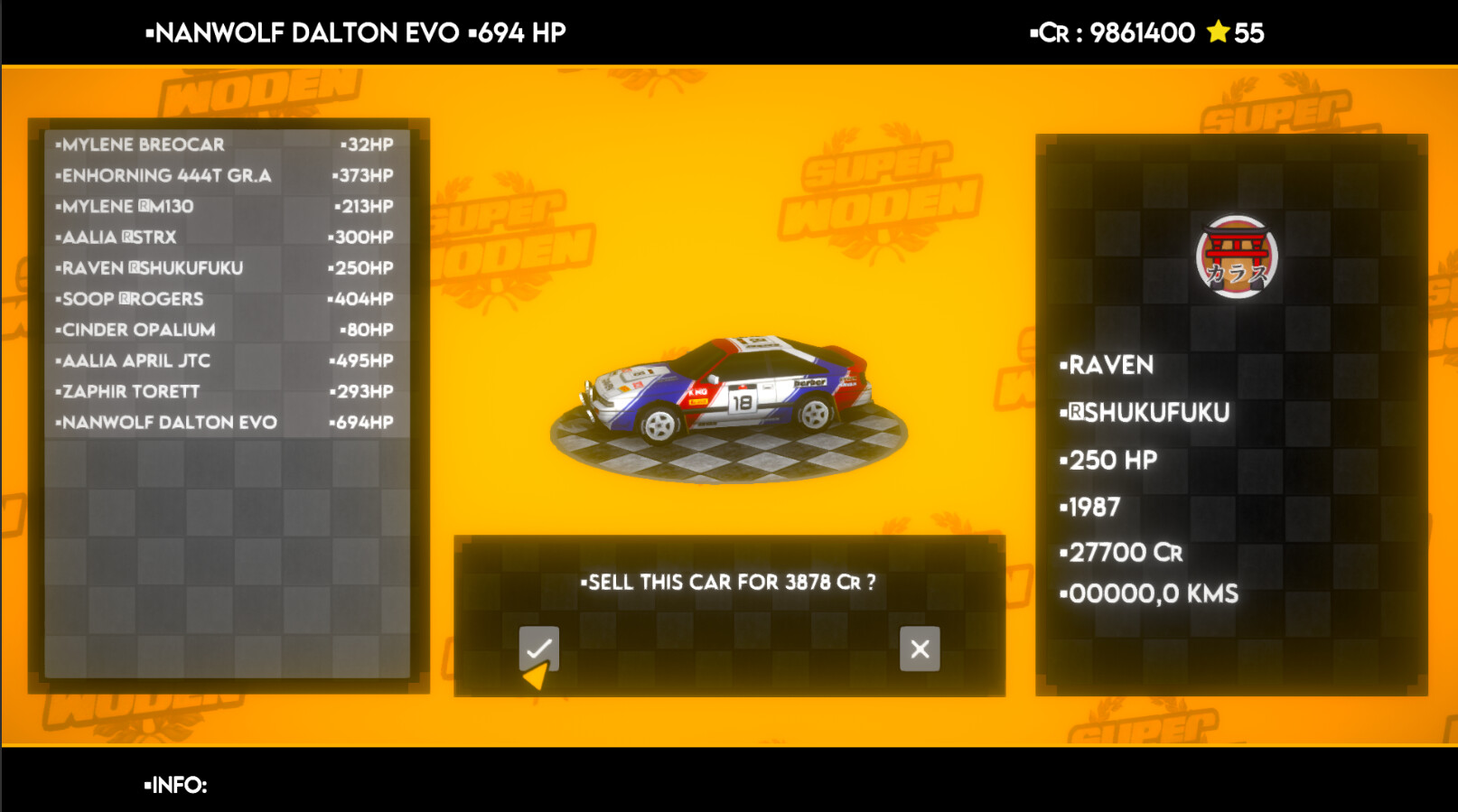
Task: Select AALIA APRIL JTC from the car list
Action: tap(134, 360)
